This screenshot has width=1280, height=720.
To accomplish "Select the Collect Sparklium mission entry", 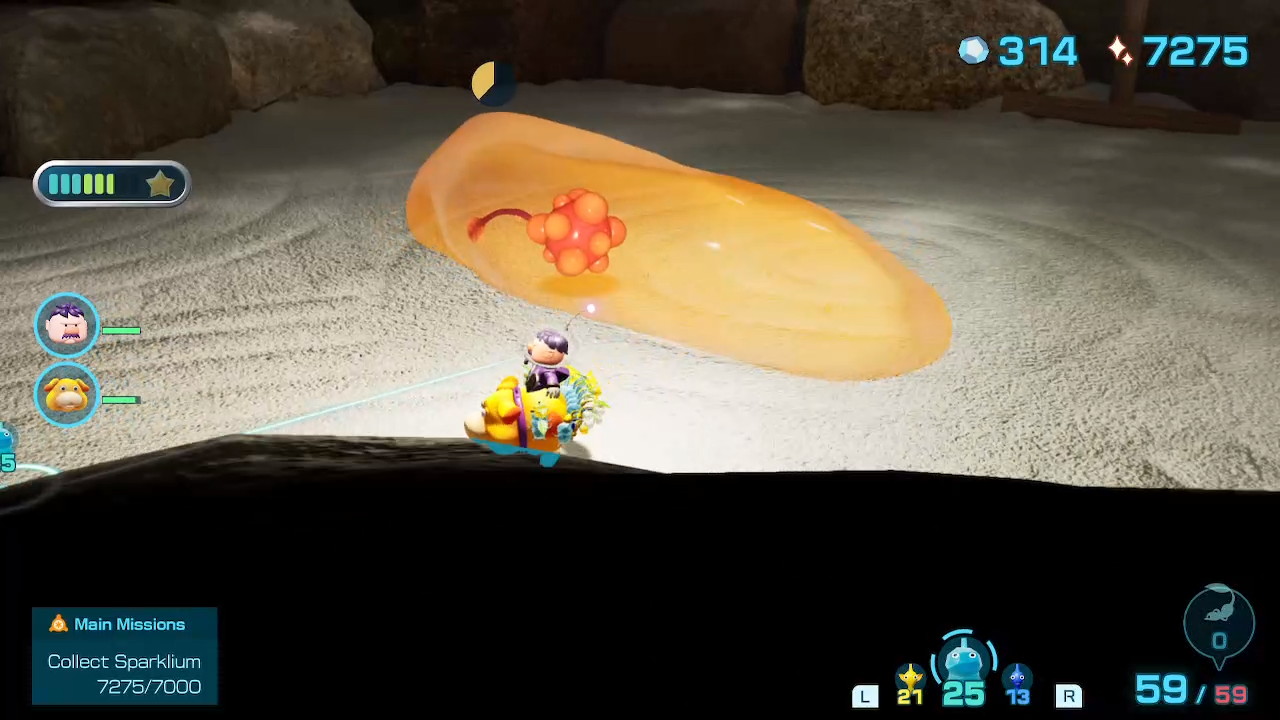I will click(124, 661).
